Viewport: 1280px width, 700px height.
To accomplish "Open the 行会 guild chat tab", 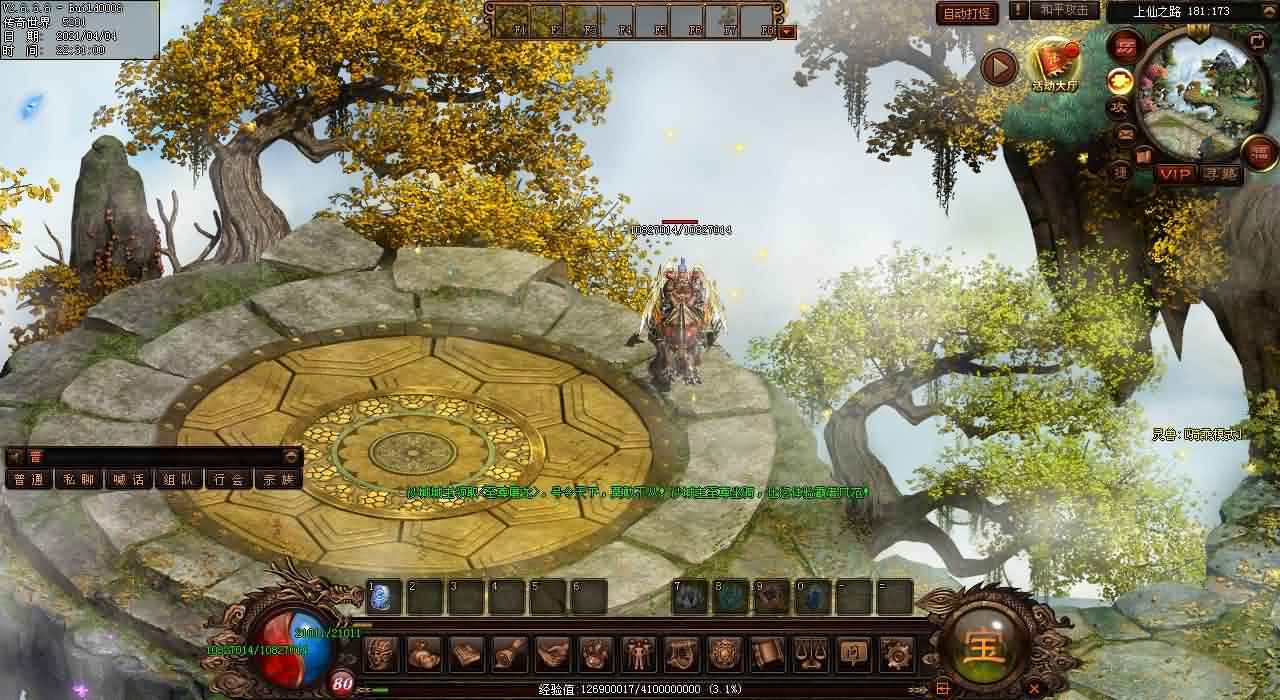I will tap(229, 479).
